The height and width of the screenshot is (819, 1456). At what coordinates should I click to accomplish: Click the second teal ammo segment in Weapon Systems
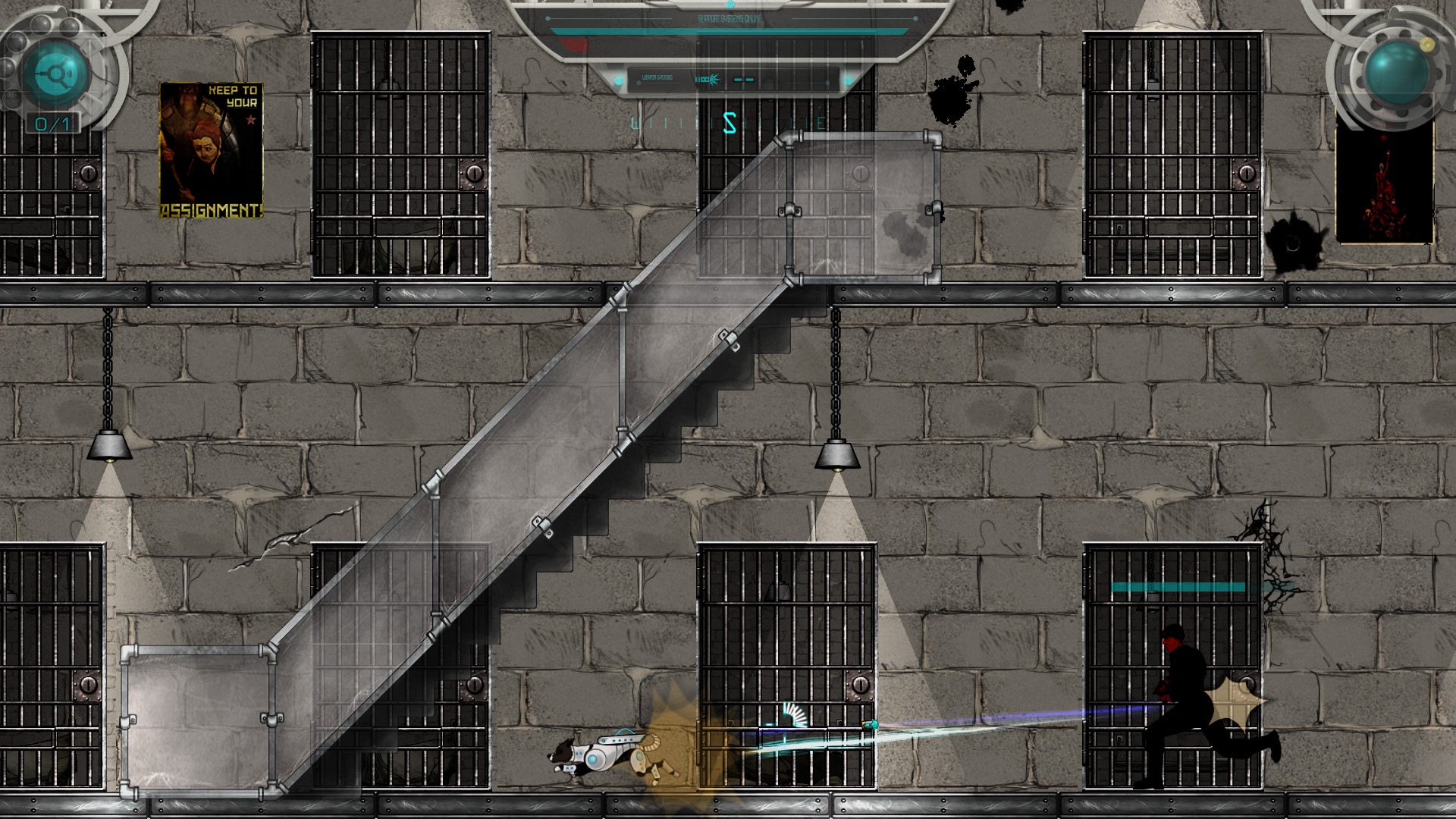[x=749, y=80]
